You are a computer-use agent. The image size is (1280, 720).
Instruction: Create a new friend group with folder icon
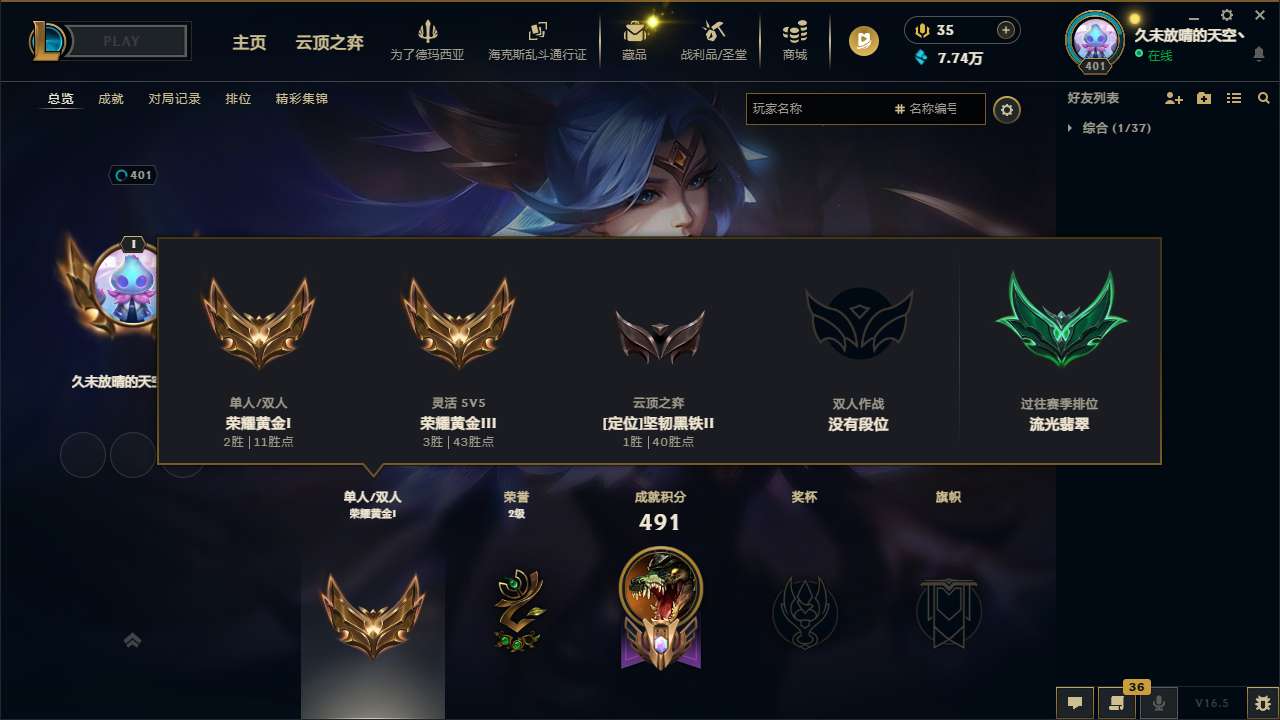1202,98
